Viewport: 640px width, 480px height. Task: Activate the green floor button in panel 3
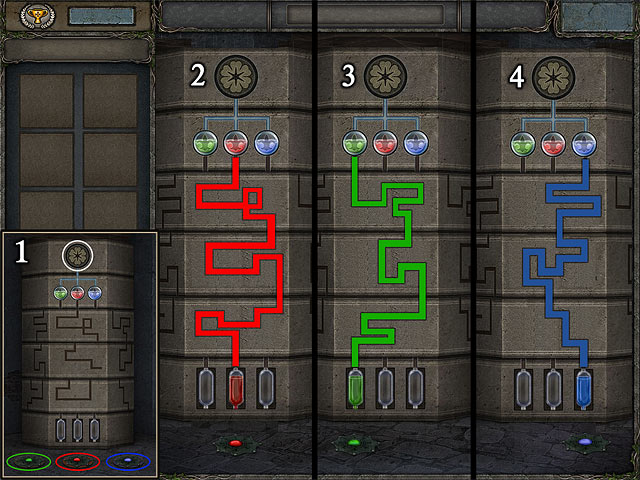(353, 442)
